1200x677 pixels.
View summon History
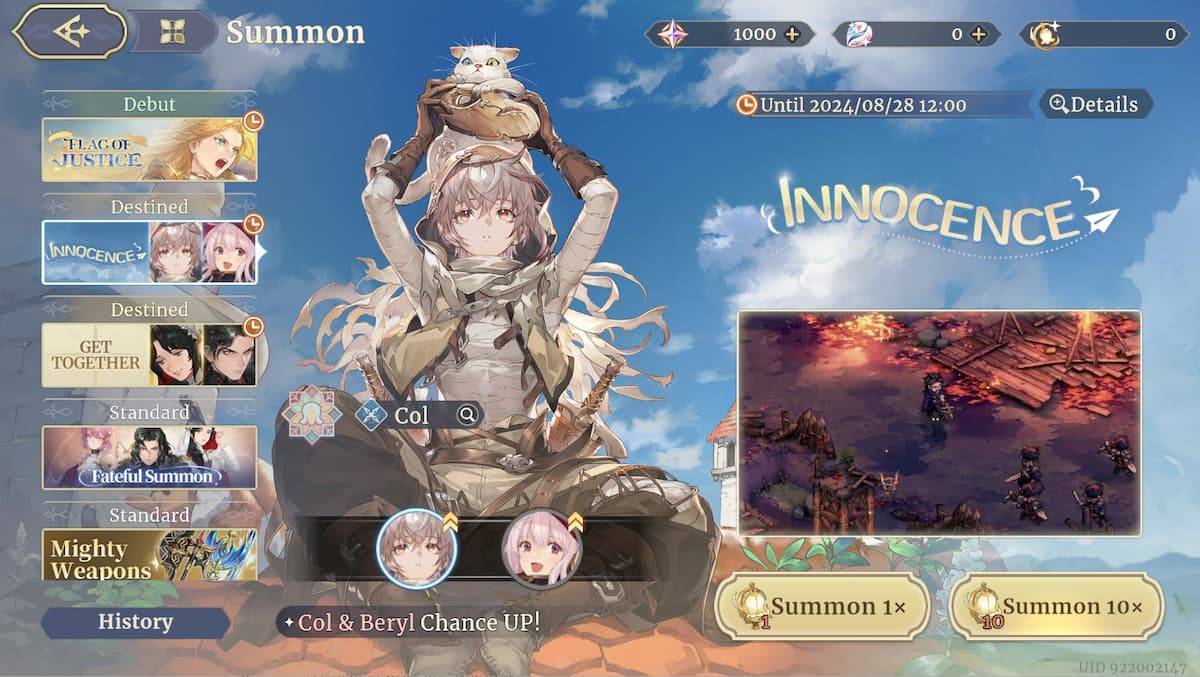coord(135,622)
